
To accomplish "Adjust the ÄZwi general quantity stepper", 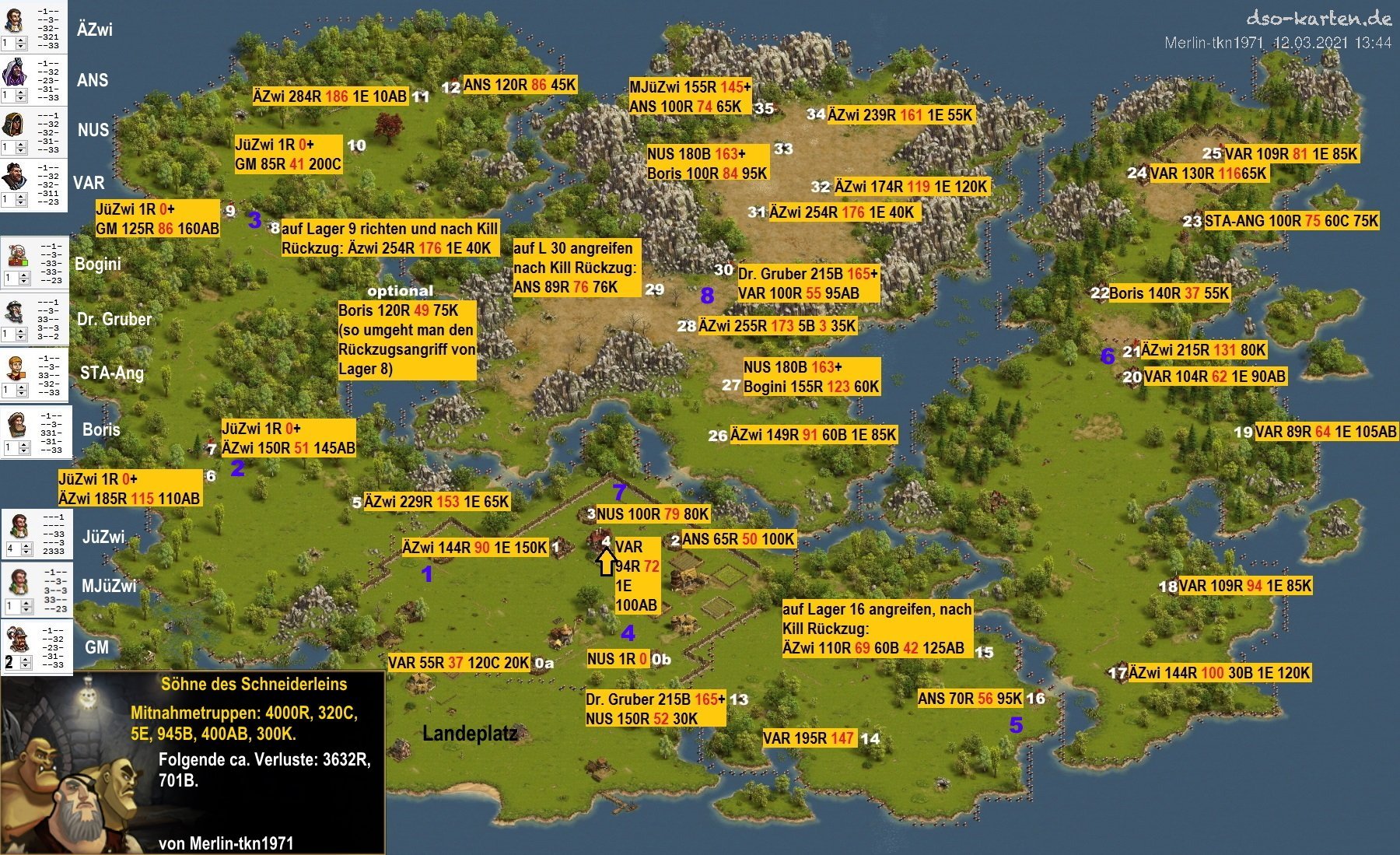I will [14, 44].
